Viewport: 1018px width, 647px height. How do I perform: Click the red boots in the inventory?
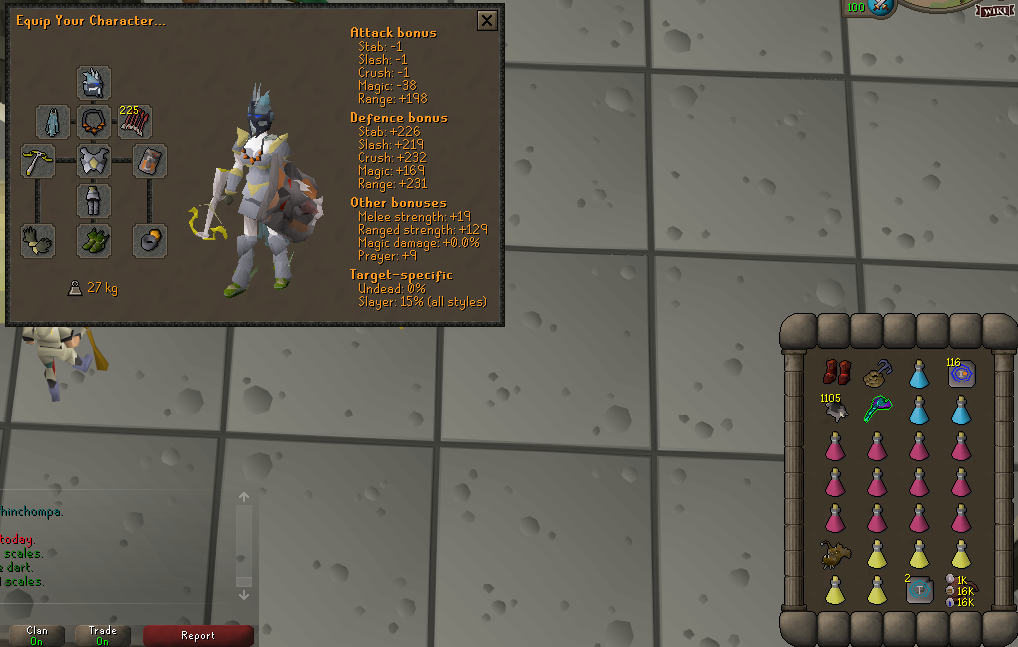pyautogui.click(x=834, y=374)
